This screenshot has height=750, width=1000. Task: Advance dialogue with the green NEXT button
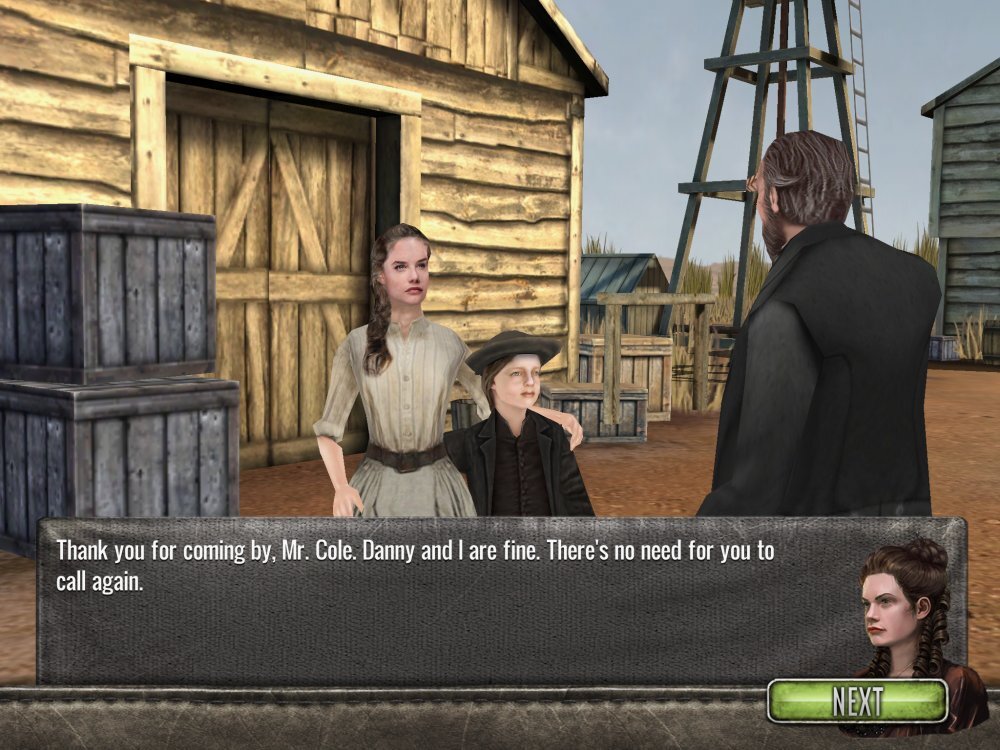[x=857, y=701]
